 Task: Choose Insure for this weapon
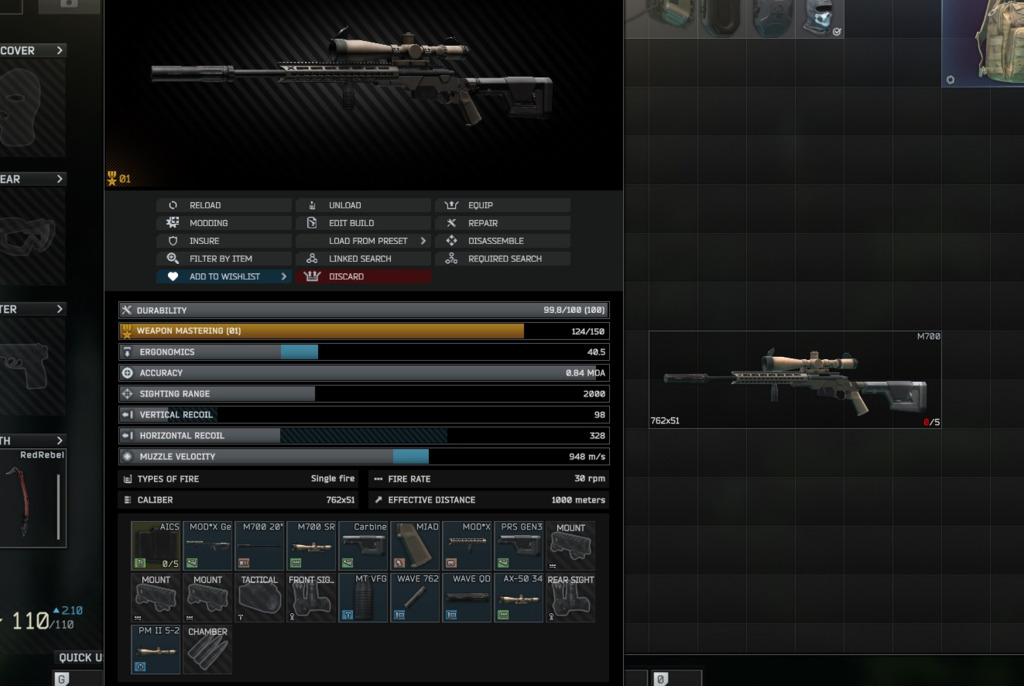224,241
